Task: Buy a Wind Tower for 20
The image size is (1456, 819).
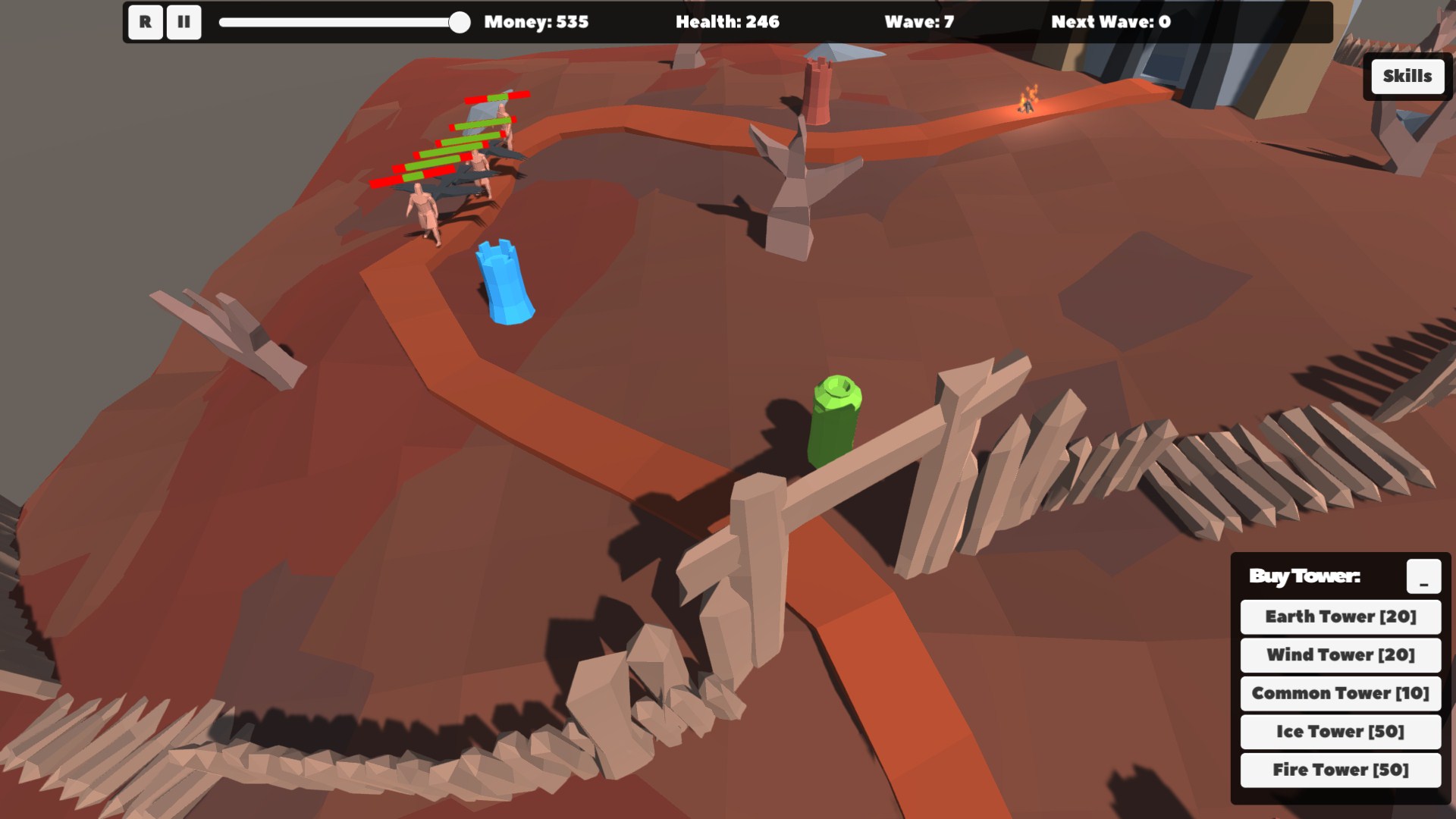Action: pyautogui.click(x=1339, y=655)
